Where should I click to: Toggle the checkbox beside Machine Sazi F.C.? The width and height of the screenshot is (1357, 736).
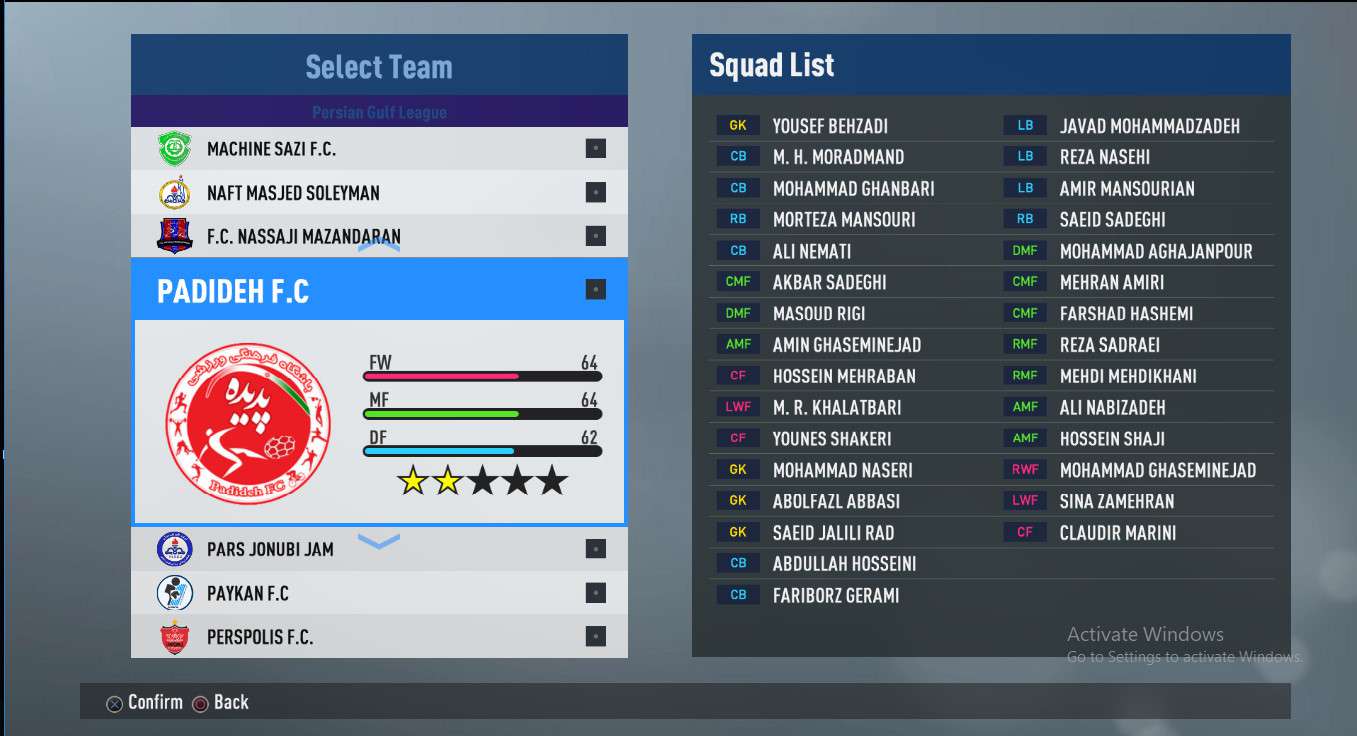click(596, 149)
